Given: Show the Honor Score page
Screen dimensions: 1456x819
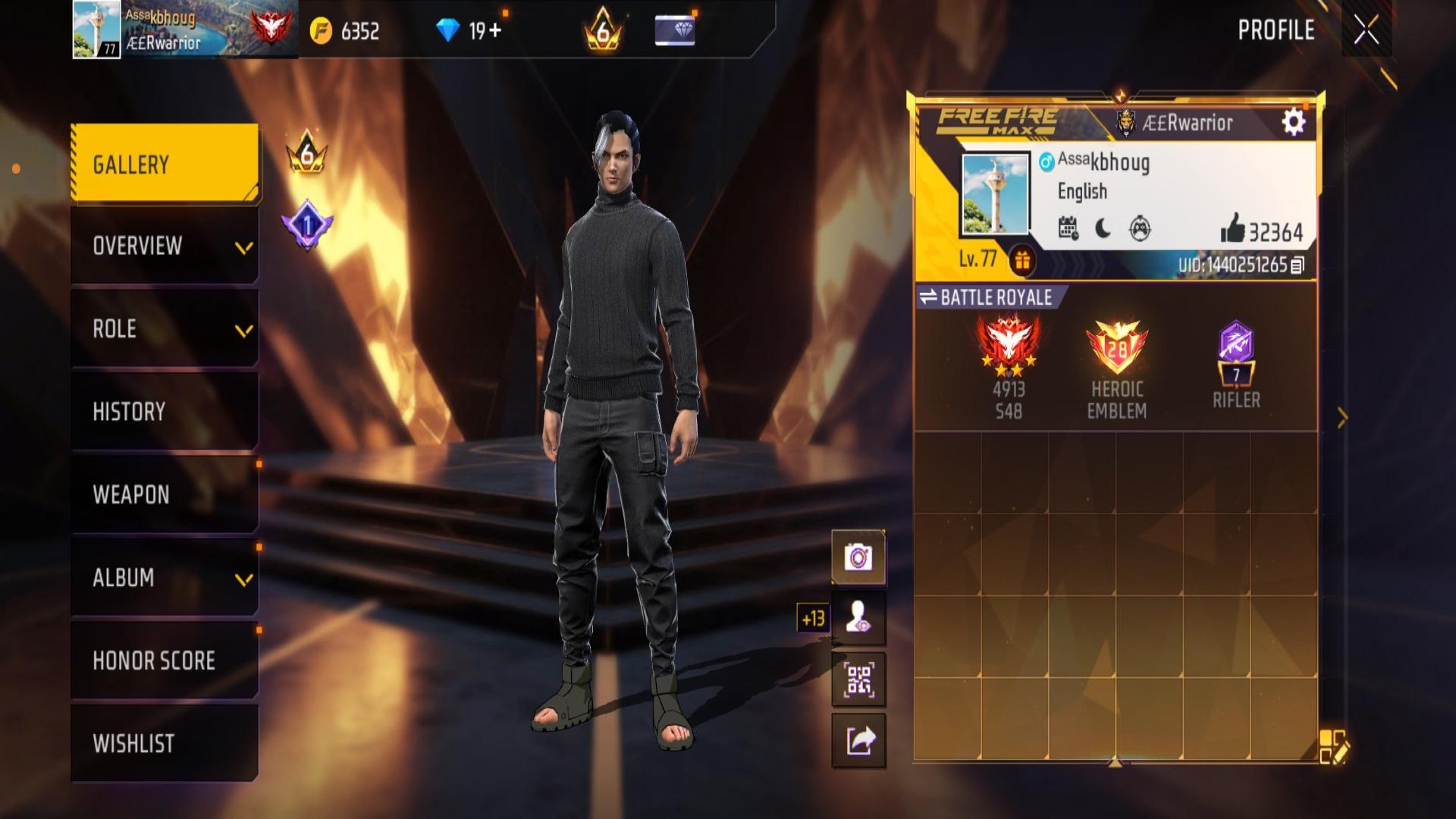Looking at the screenshot, I should (x=165, y=661).
